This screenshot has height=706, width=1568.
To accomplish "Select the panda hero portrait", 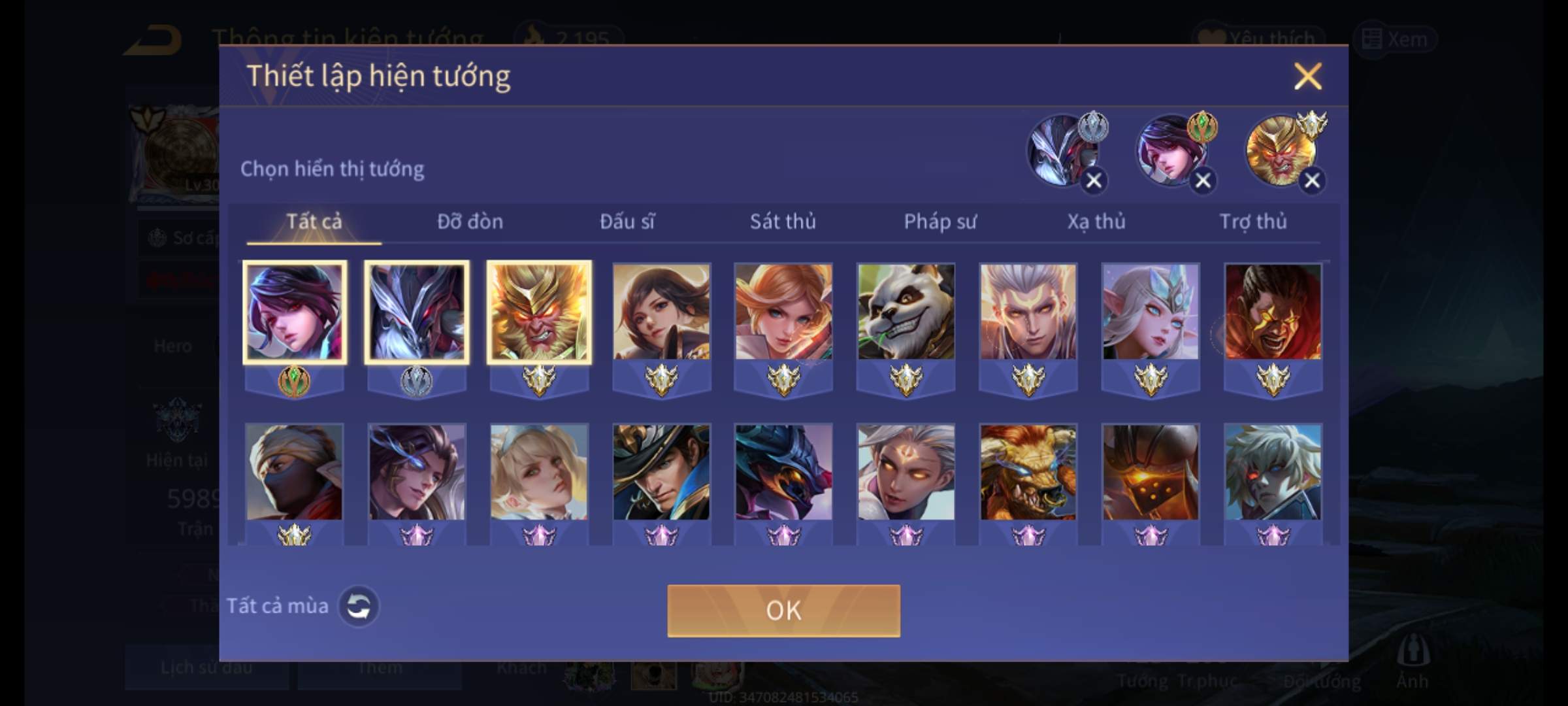I will 906,312.
